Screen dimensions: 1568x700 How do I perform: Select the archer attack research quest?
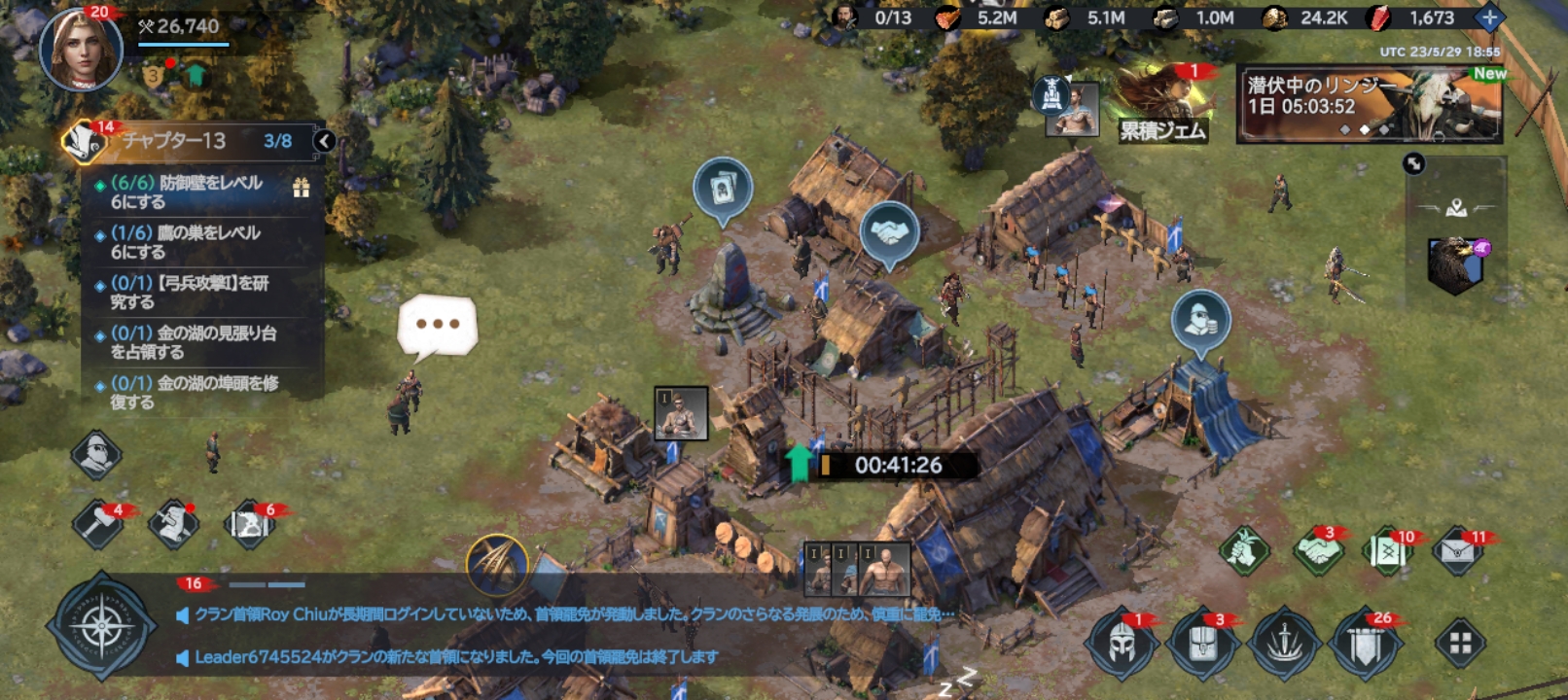click(x=195, y=293)
